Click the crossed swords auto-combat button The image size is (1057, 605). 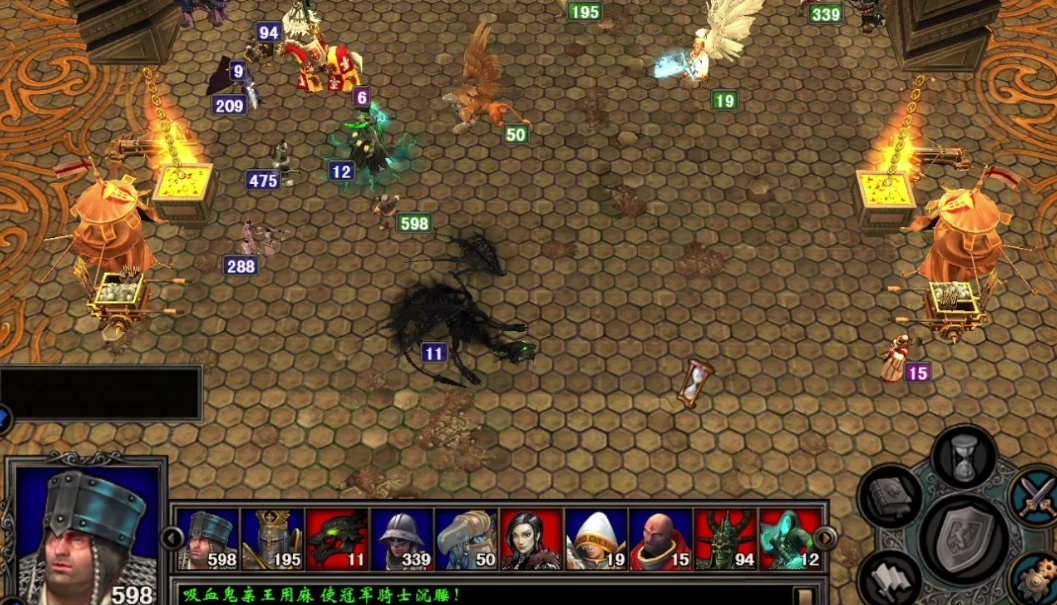1035,494
